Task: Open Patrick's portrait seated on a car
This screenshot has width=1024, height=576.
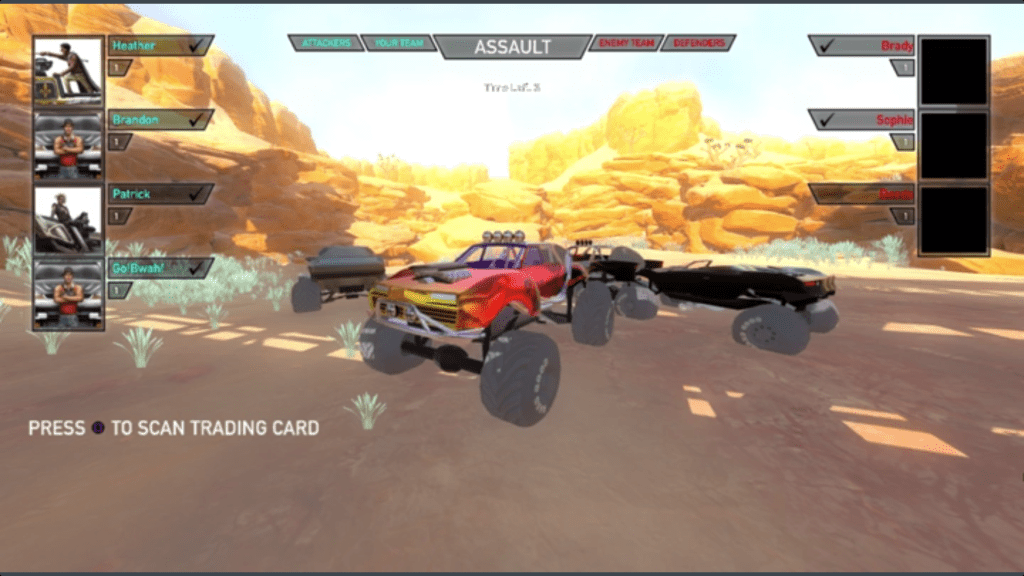Action: click(68, 220)
